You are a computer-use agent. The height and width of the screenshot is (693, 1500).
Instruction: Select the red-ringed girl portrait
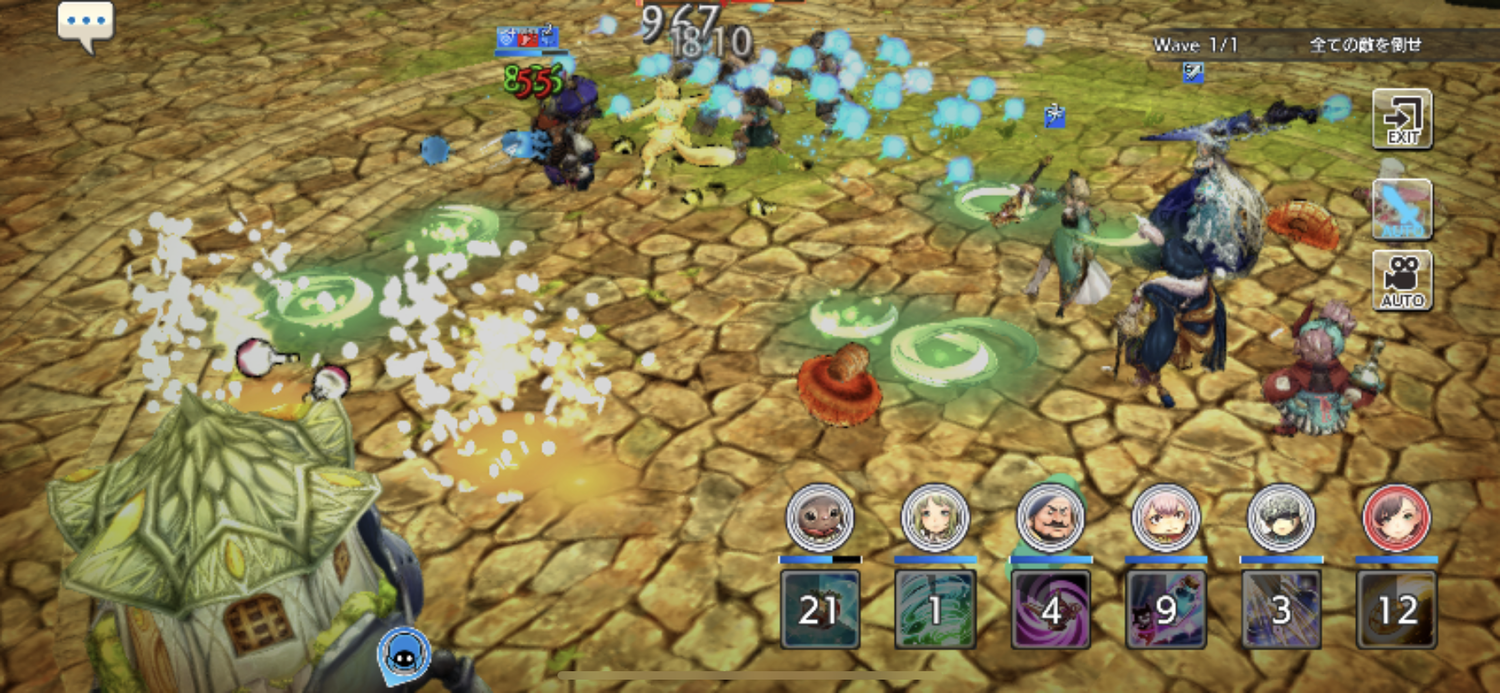(1397, 518)
